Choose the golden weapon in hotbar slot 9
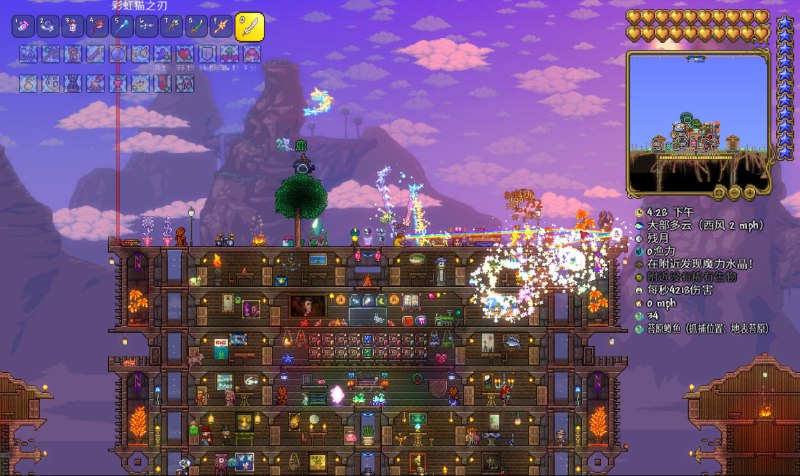This screenshot has height=476, width=800. click(221, 26)
